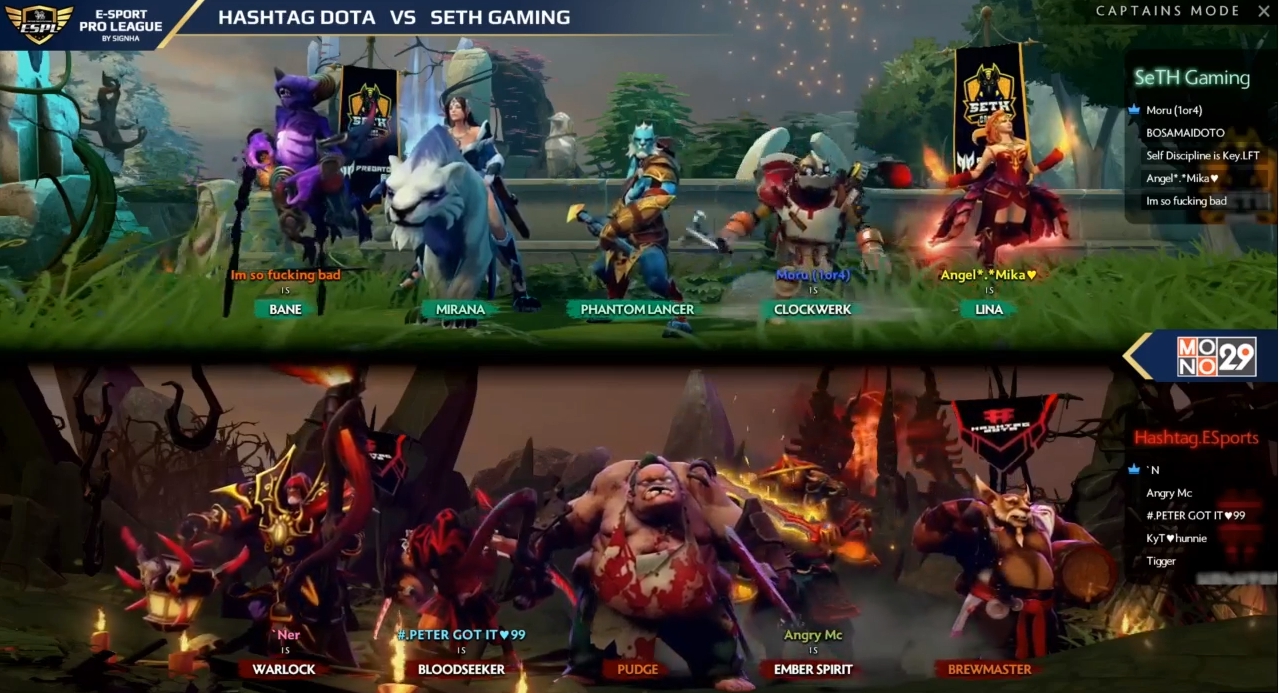The height and width of the screenshot is (693, 1279).
Task: Click the CLOCKWERK hero name label
Action: (x=812, y=309)
